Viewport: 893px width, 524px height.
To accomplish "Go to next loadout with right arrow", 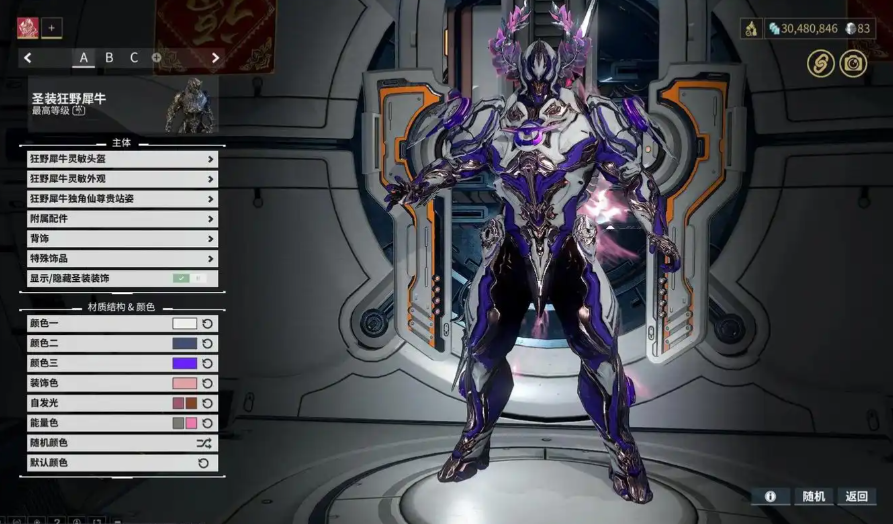I will [215, 58].
